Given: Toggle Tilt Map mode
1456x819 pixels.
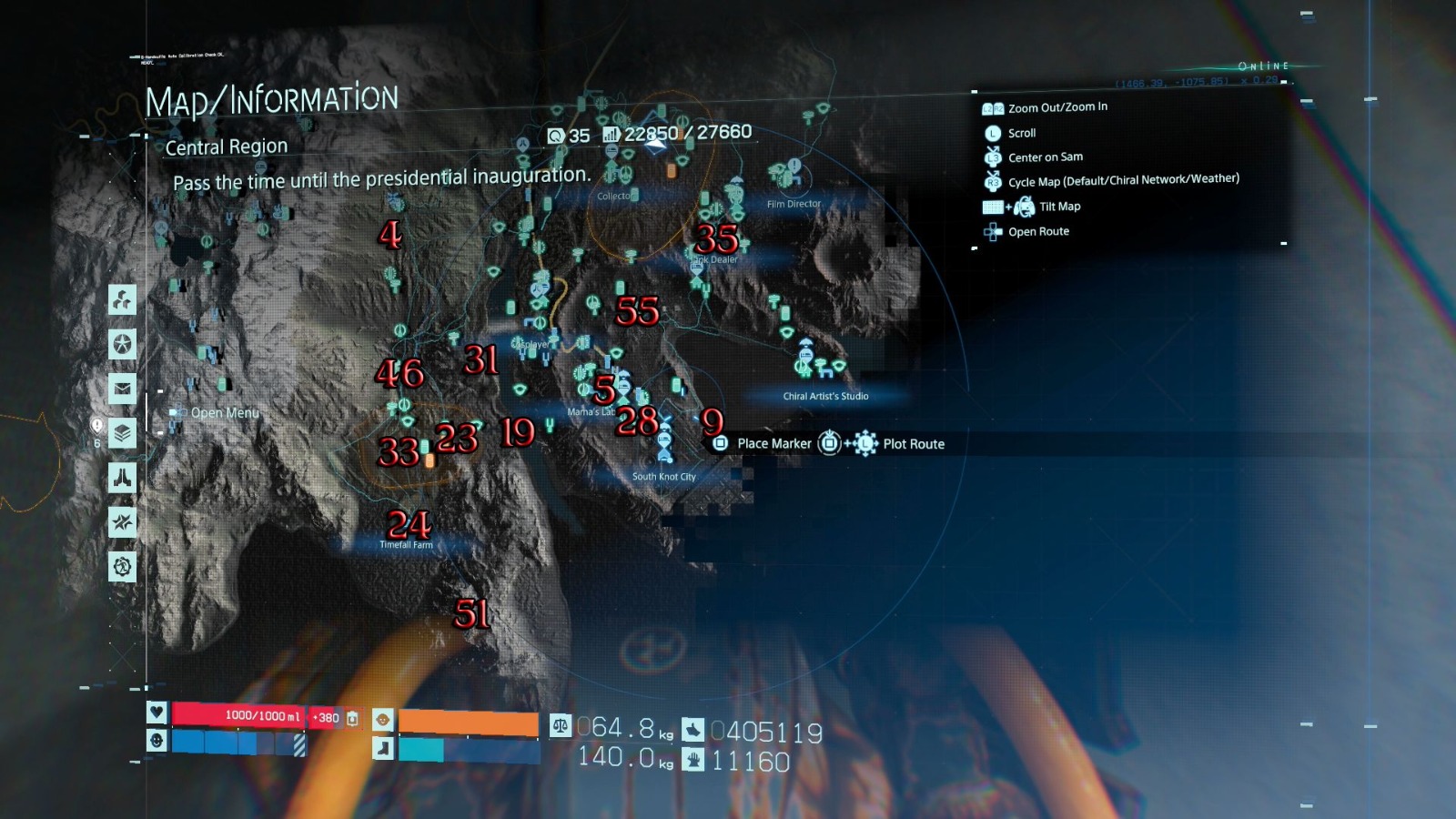Looking at the screenshot, I should (x=1059, y=206).
